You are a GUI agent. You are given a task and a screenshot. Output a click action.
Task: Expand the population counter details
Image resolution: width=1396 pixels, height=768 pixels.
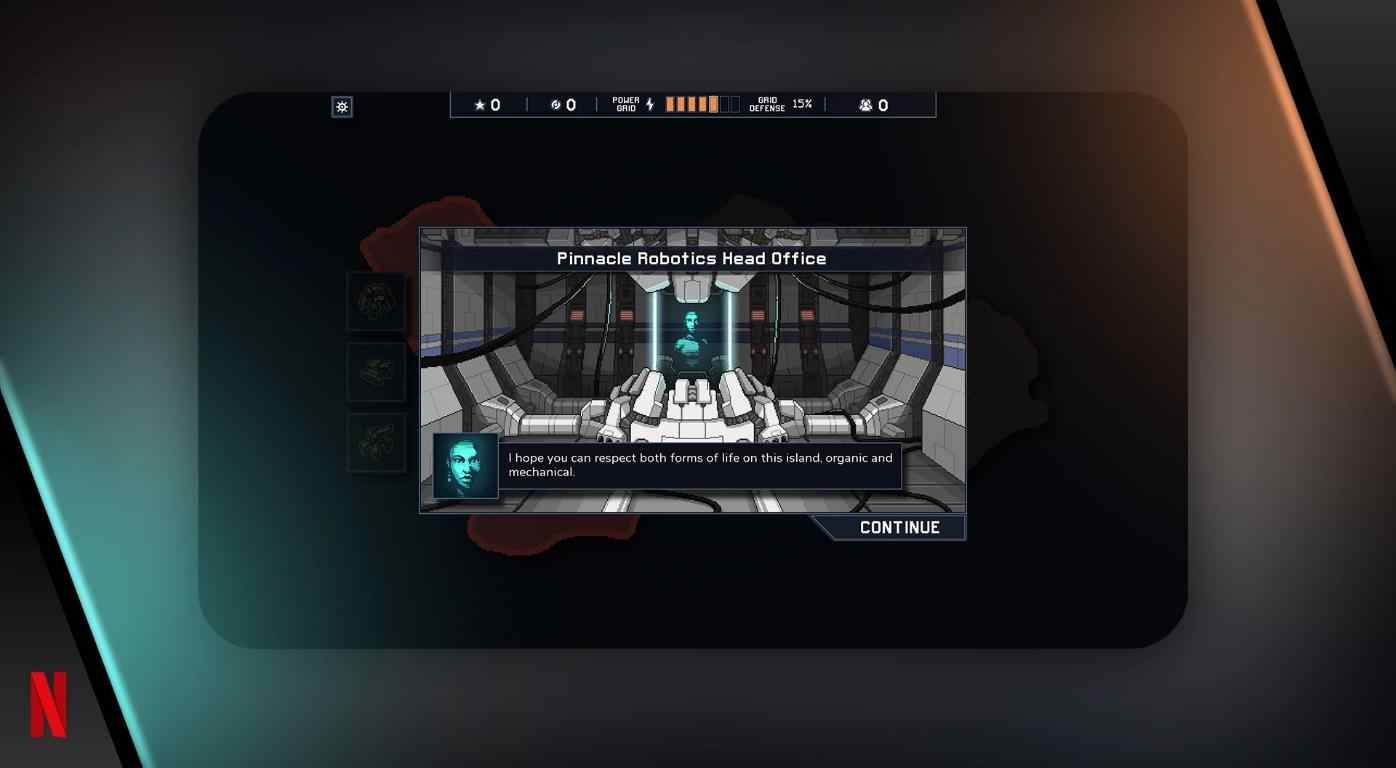point(870,104)
